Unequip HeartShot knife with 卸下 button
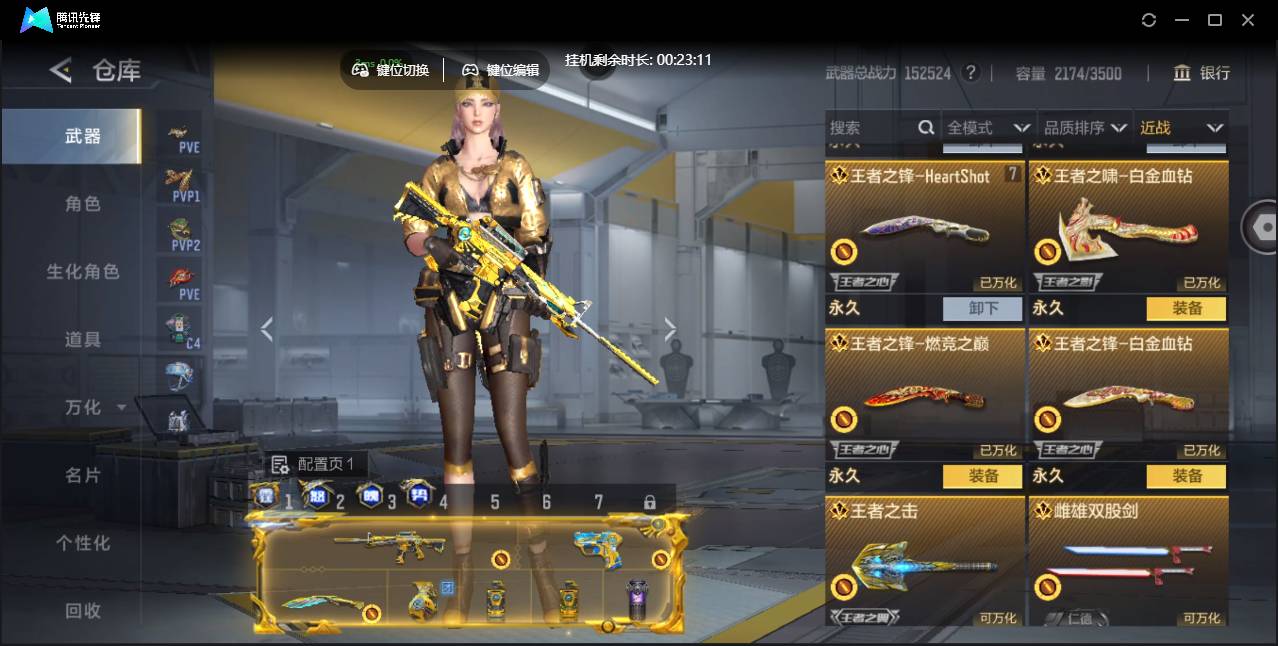The image size is (1278, 646). (x=982, y=308)
